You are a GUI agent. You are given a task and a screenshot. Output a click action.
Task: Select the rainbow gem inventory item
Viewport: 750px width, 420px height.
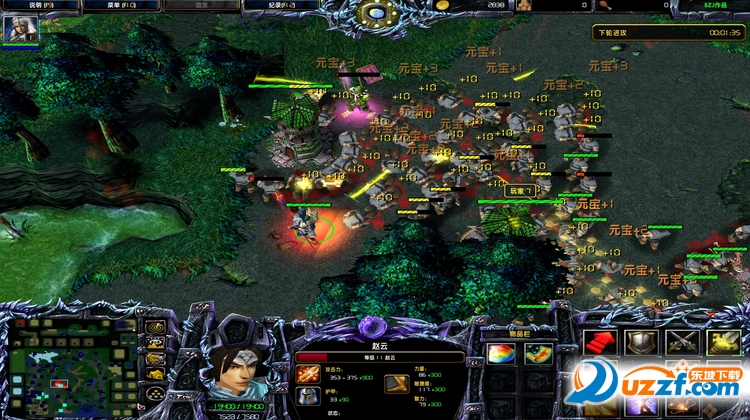[500, 354]
